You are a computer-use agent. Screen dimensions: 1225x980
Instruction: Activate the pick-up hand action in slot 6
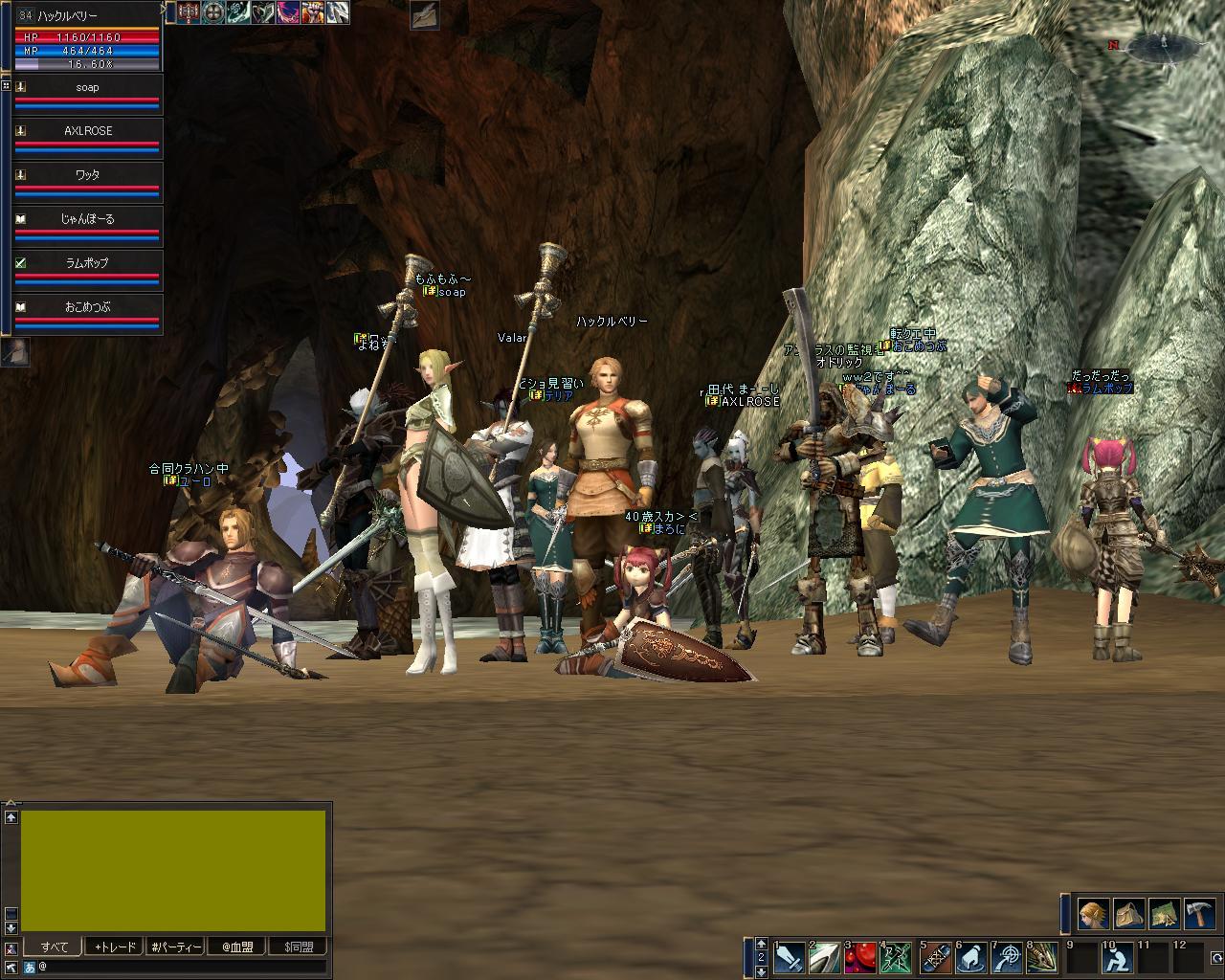(x=970, y=958)
